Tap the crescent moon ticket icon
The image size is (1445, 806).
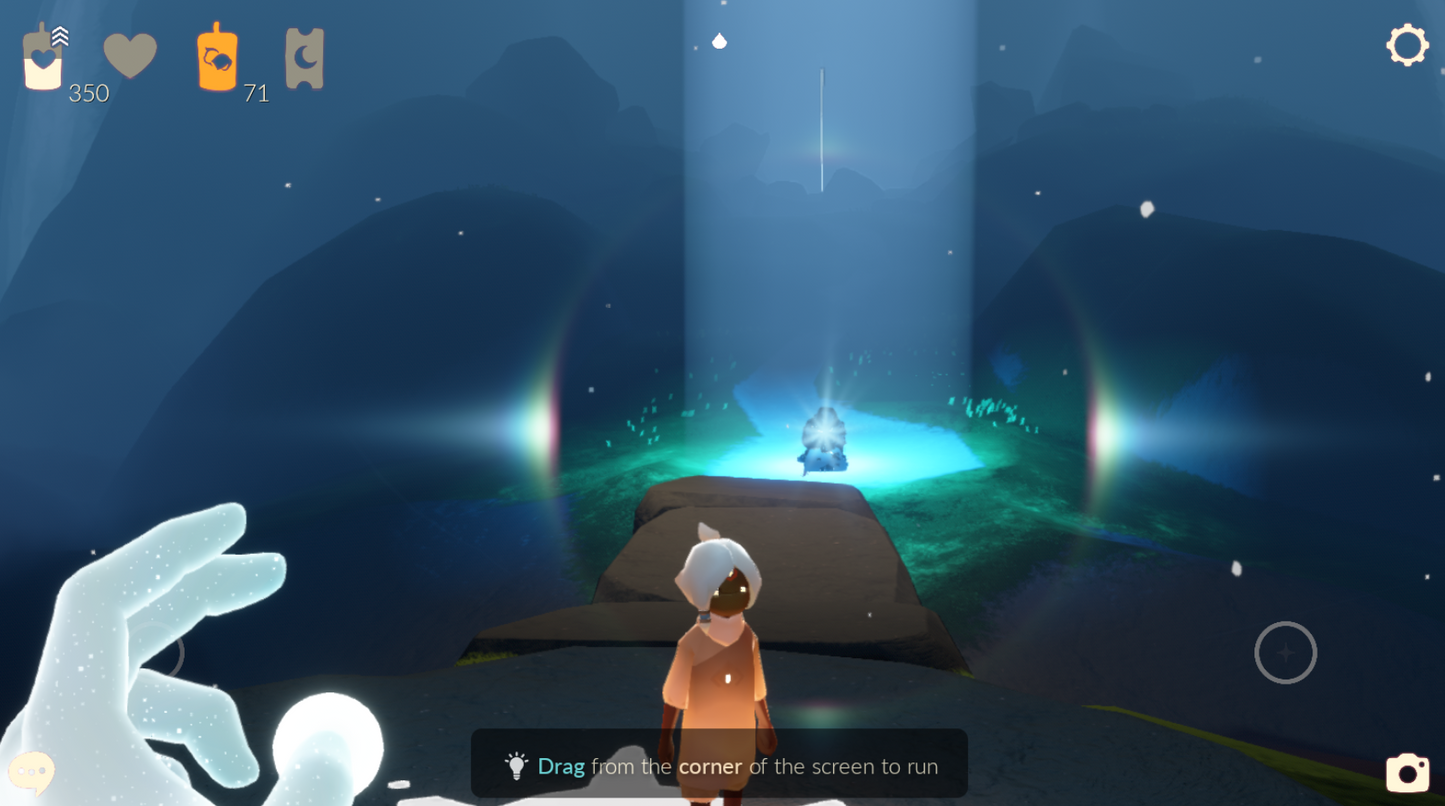(304, 58)
